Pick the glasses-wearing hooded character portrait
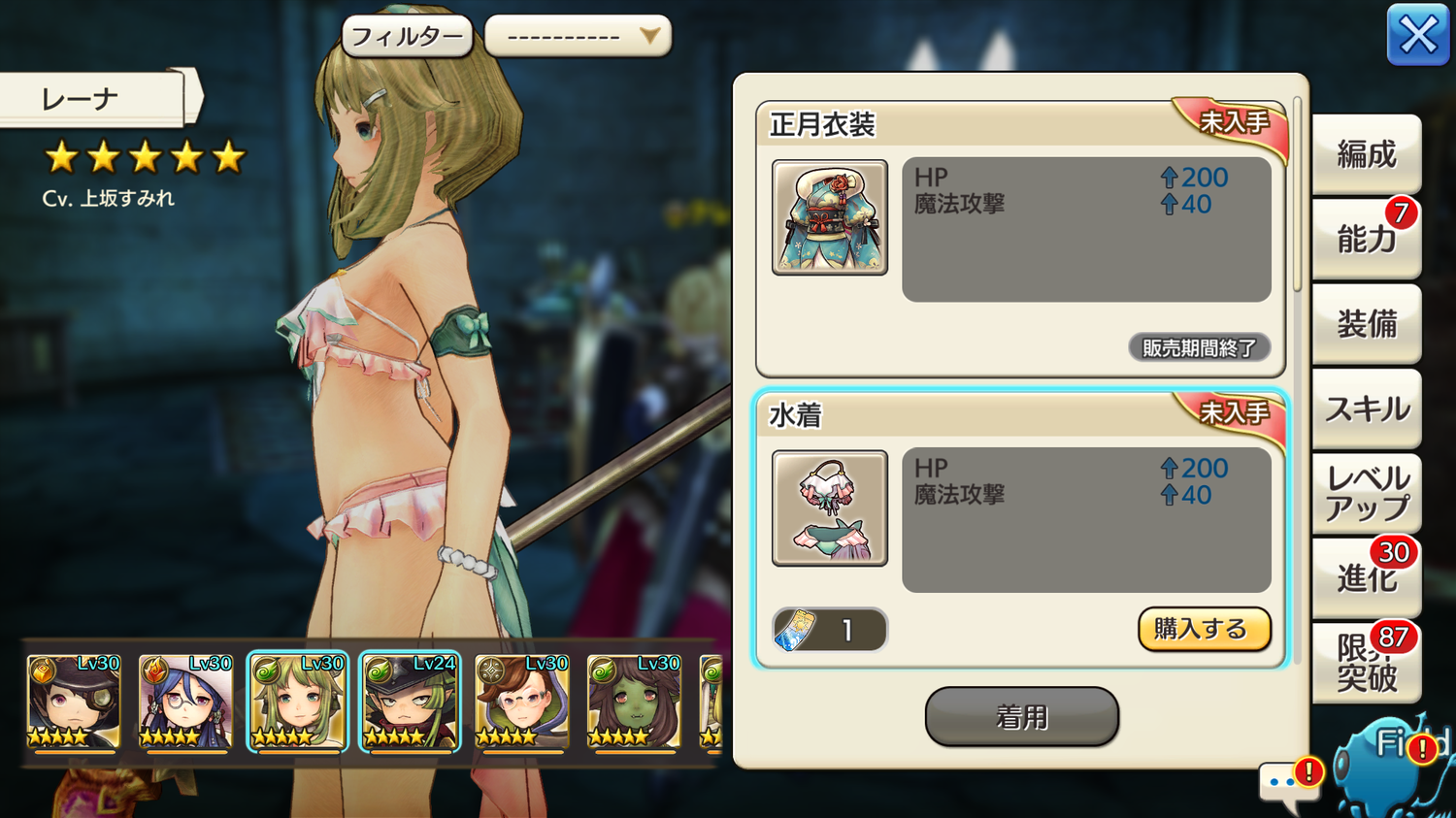This screenshot has width=1456, height=818. 521,701
